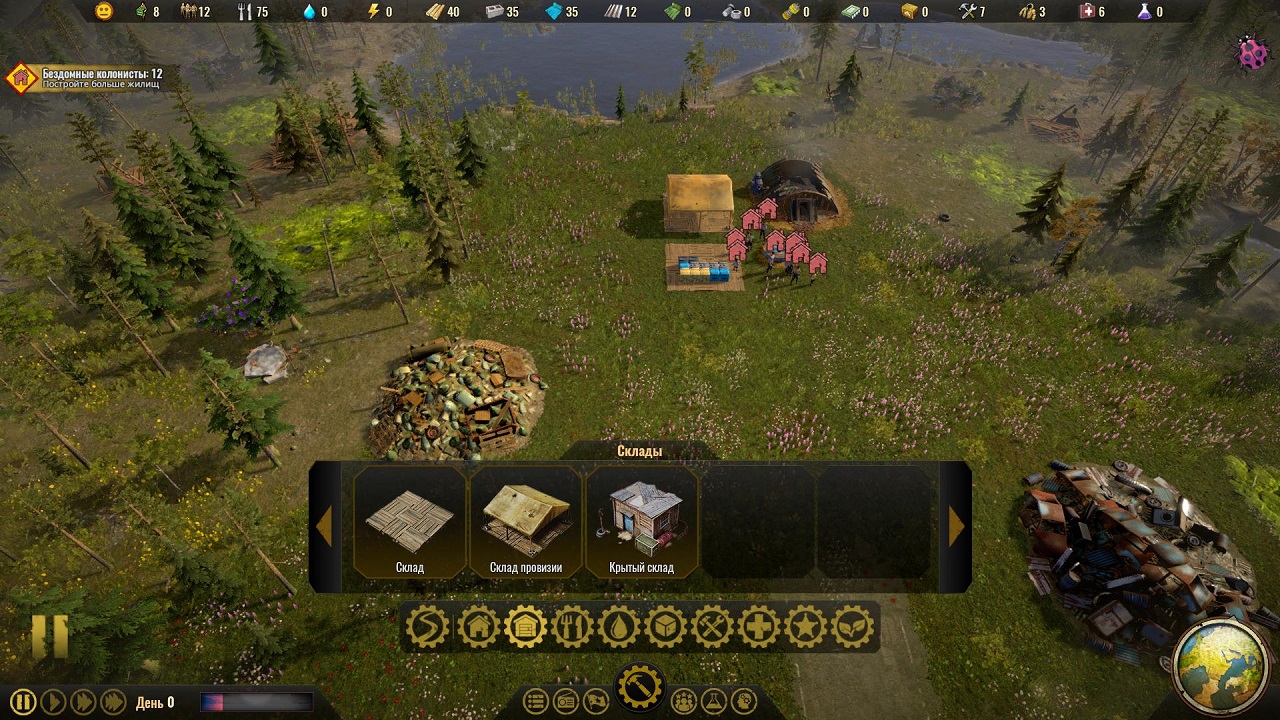Switch to the housing build category
The image size is (1280, 720).
pos(478,627)
